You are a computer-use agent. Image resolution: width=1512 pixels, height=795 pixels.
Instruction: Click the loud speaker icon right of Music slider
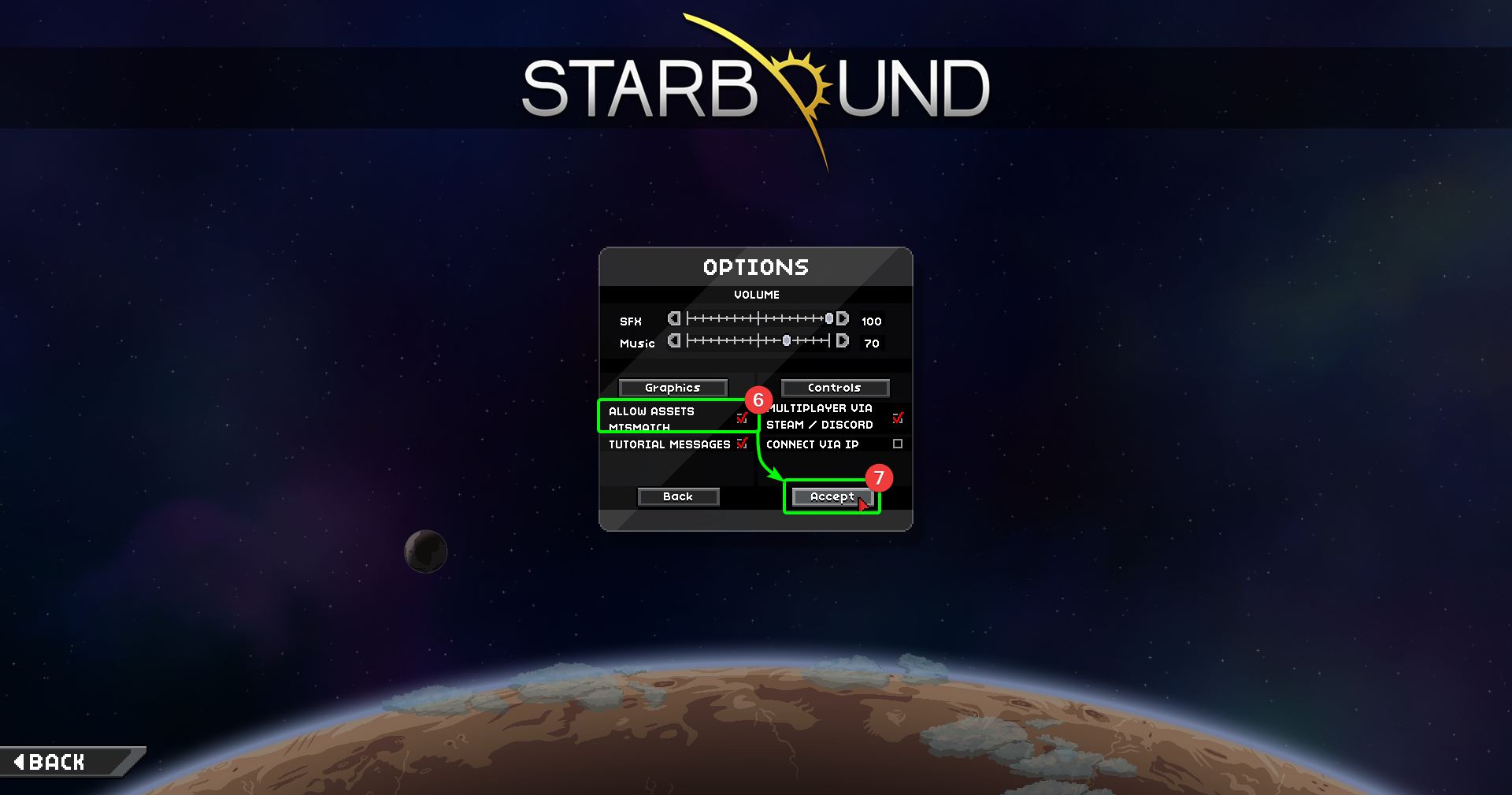pyautogui.click(x=843, y=340)
